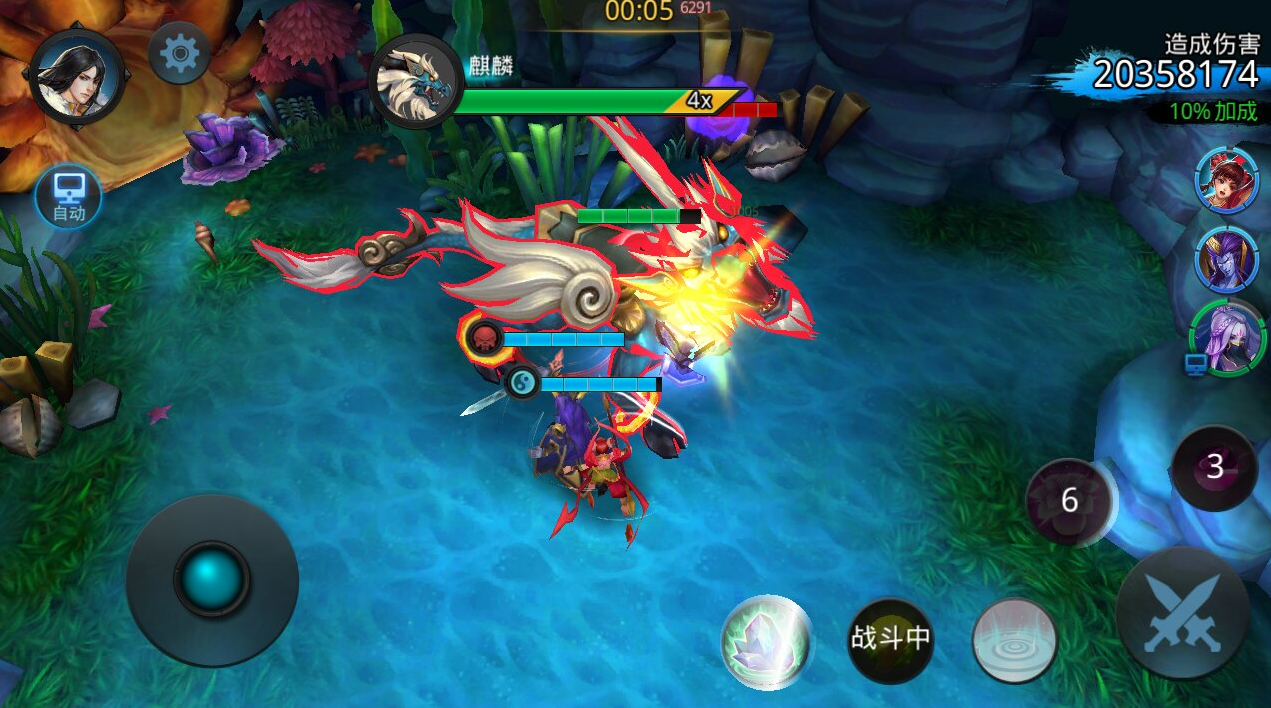Image resolution: width=1271 pixels, height=708 pixels.
Task: Use the water ripple skill
Action: (x=1015, y=641)
